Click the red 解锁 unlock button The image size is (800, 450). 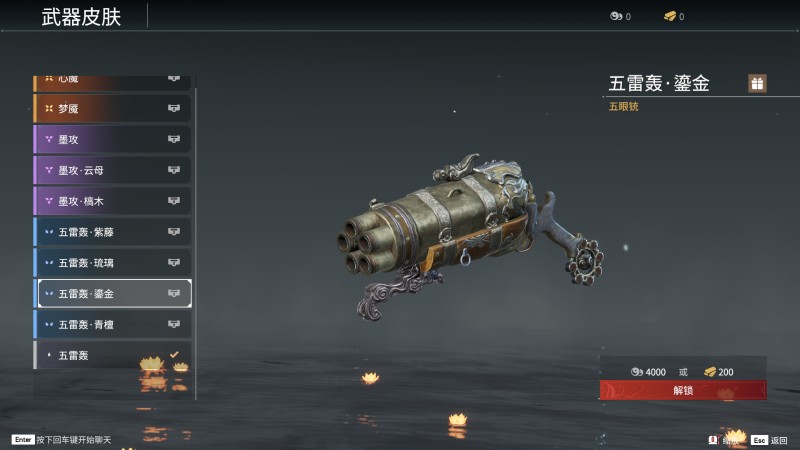[683, 390]
